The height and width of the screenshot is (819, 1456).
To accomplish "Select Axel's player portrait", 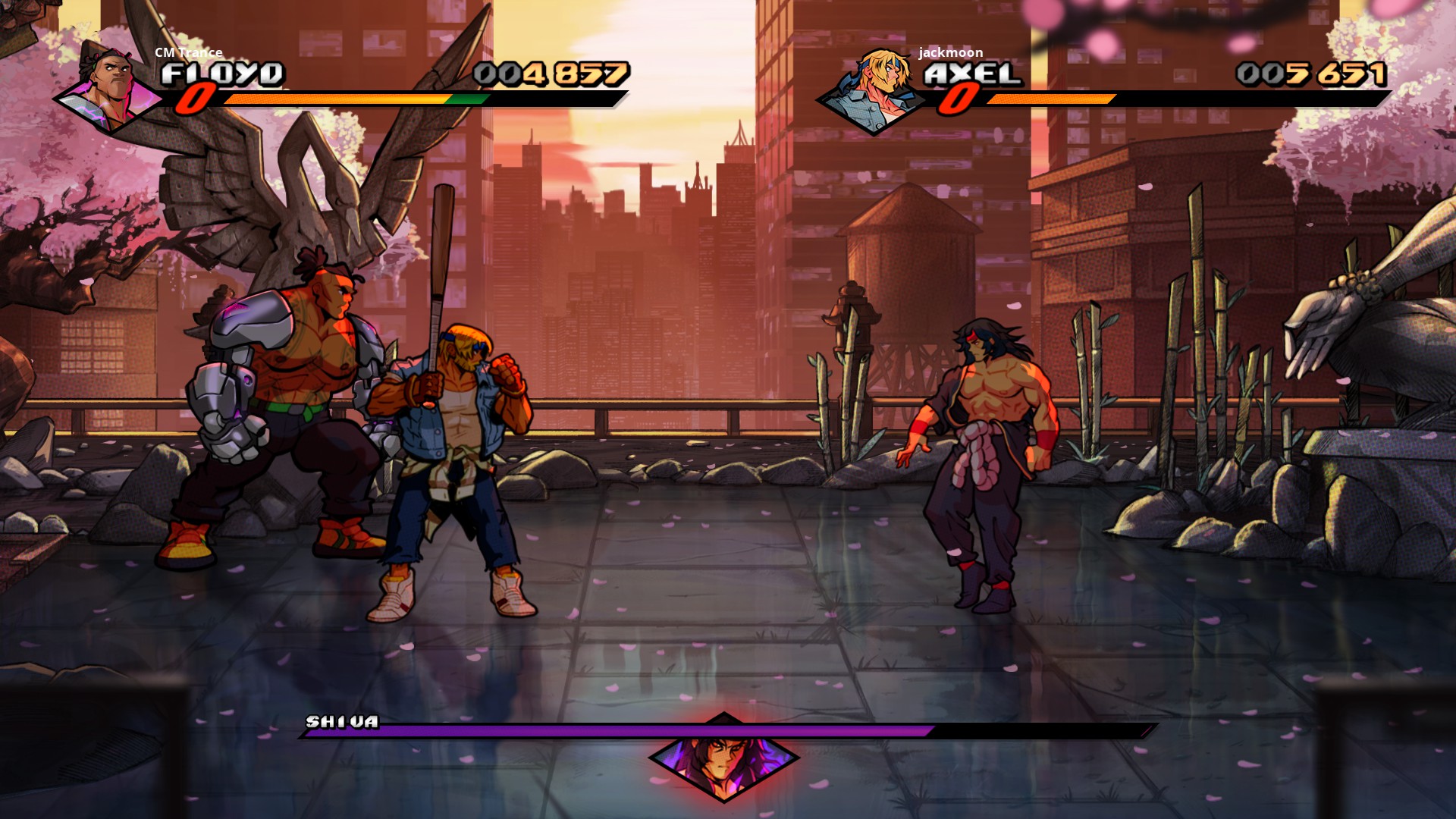I will pyautogui.click(x=874, y=91).
